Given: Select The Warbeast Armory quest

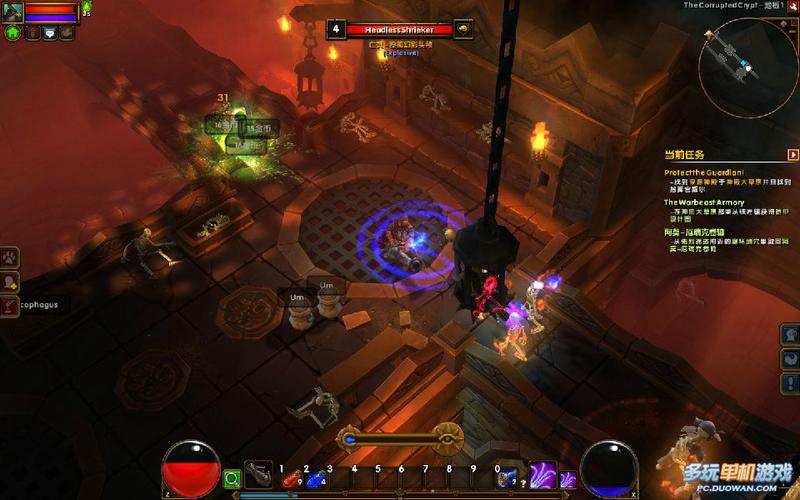Looking at the screenshot, I should [x=704, y=202].
